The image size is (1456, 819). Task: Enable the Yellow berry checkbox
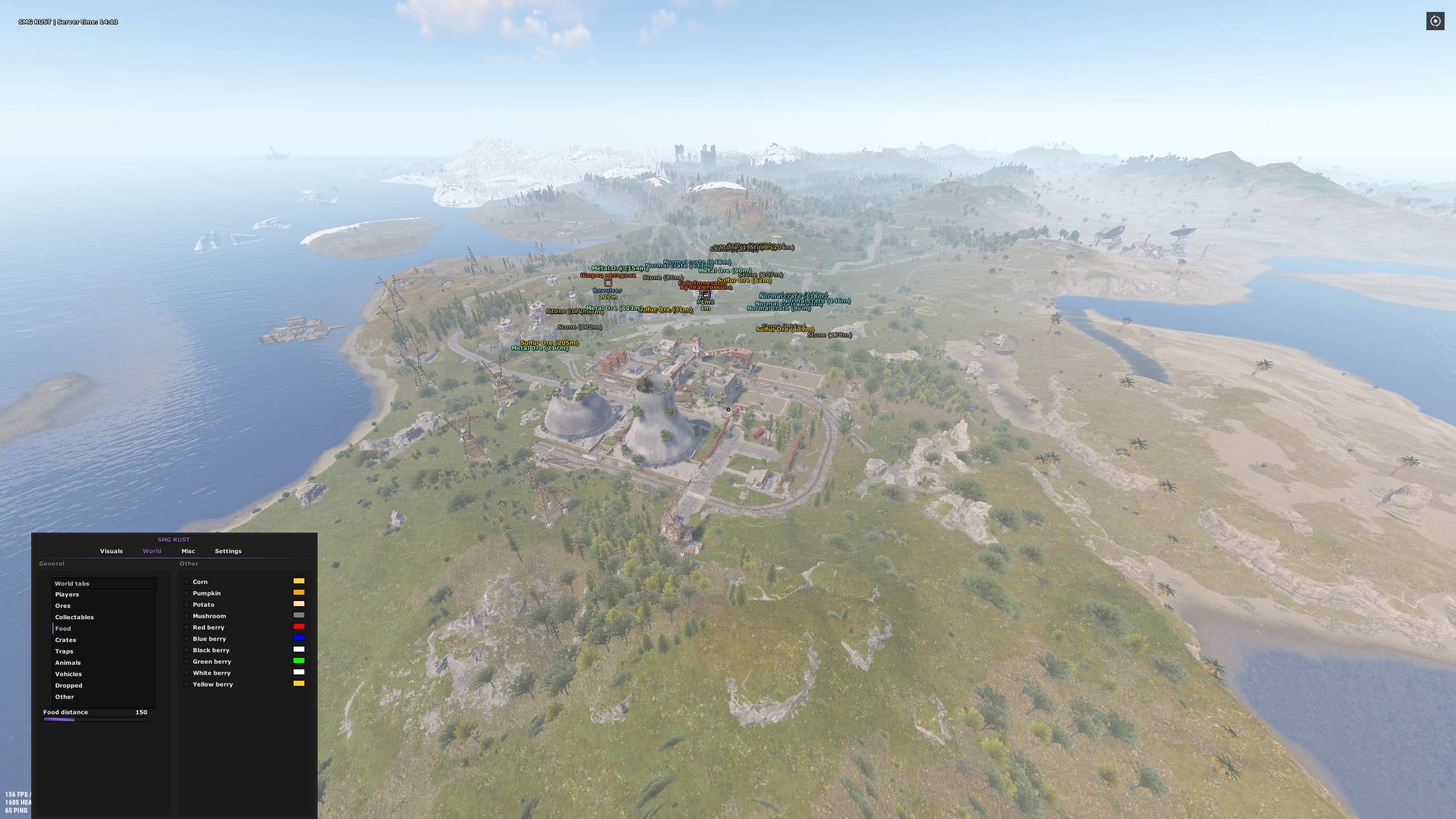coord(187,684)
